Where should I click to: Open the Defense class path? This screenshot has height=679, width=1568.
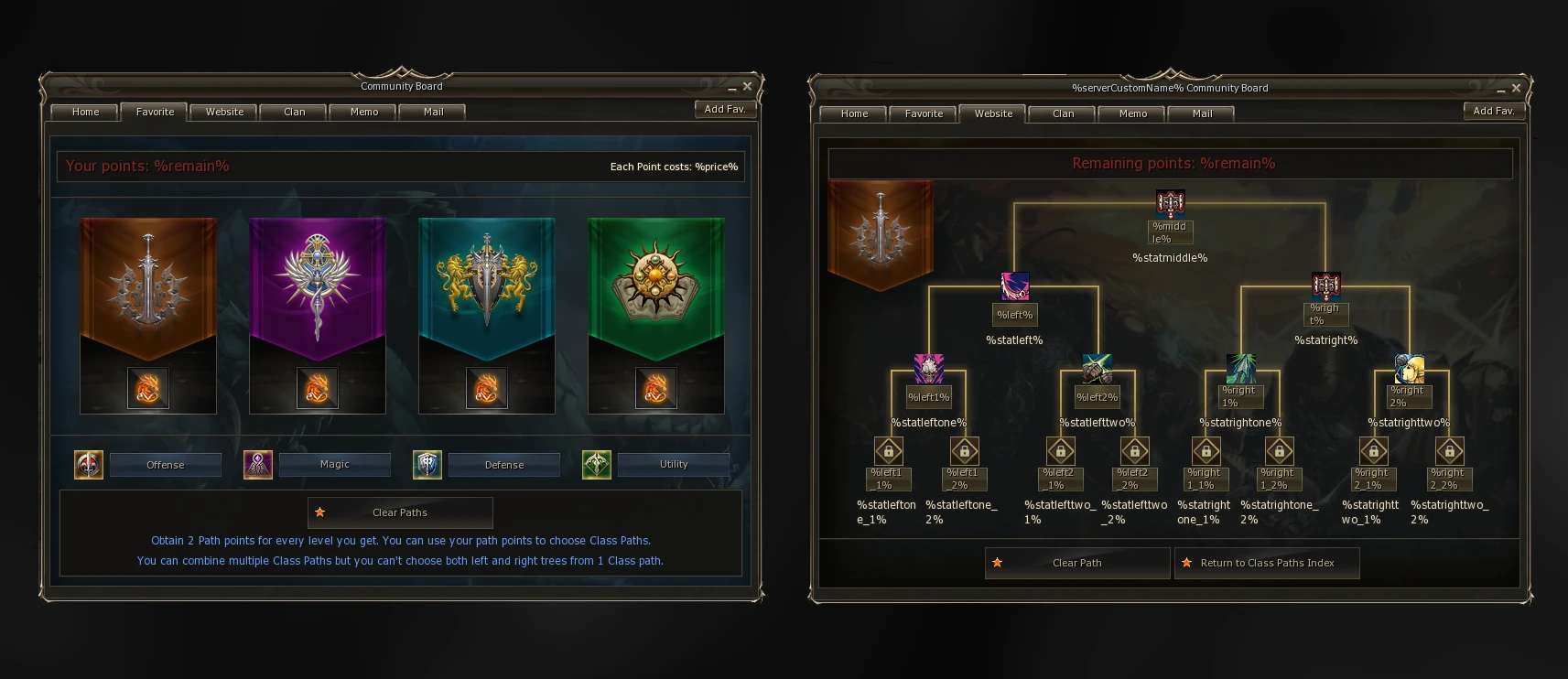point(503,465)
